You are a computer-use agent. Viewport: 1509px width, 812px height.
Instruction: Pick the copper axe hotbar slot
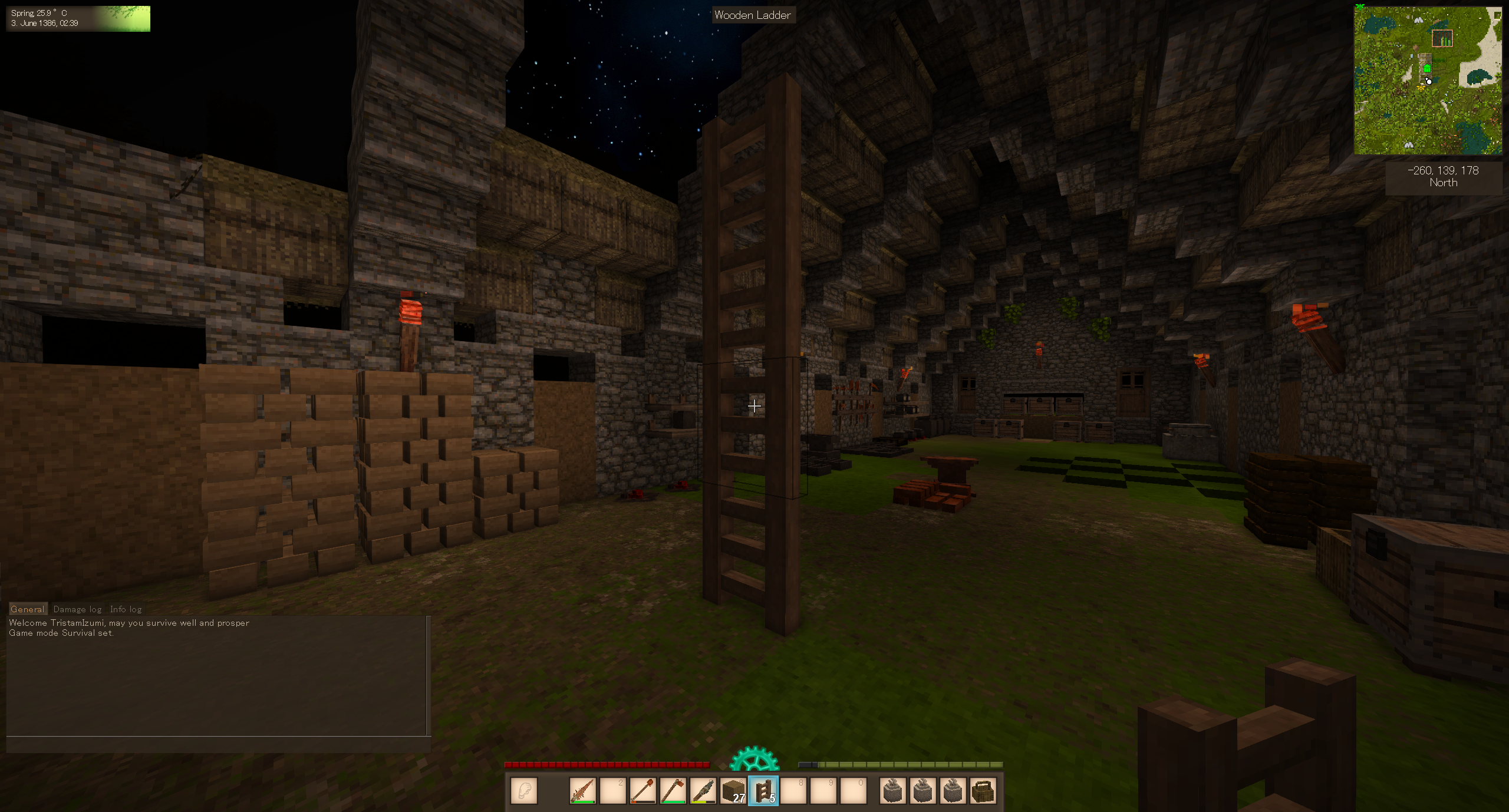tap(673, 790)
